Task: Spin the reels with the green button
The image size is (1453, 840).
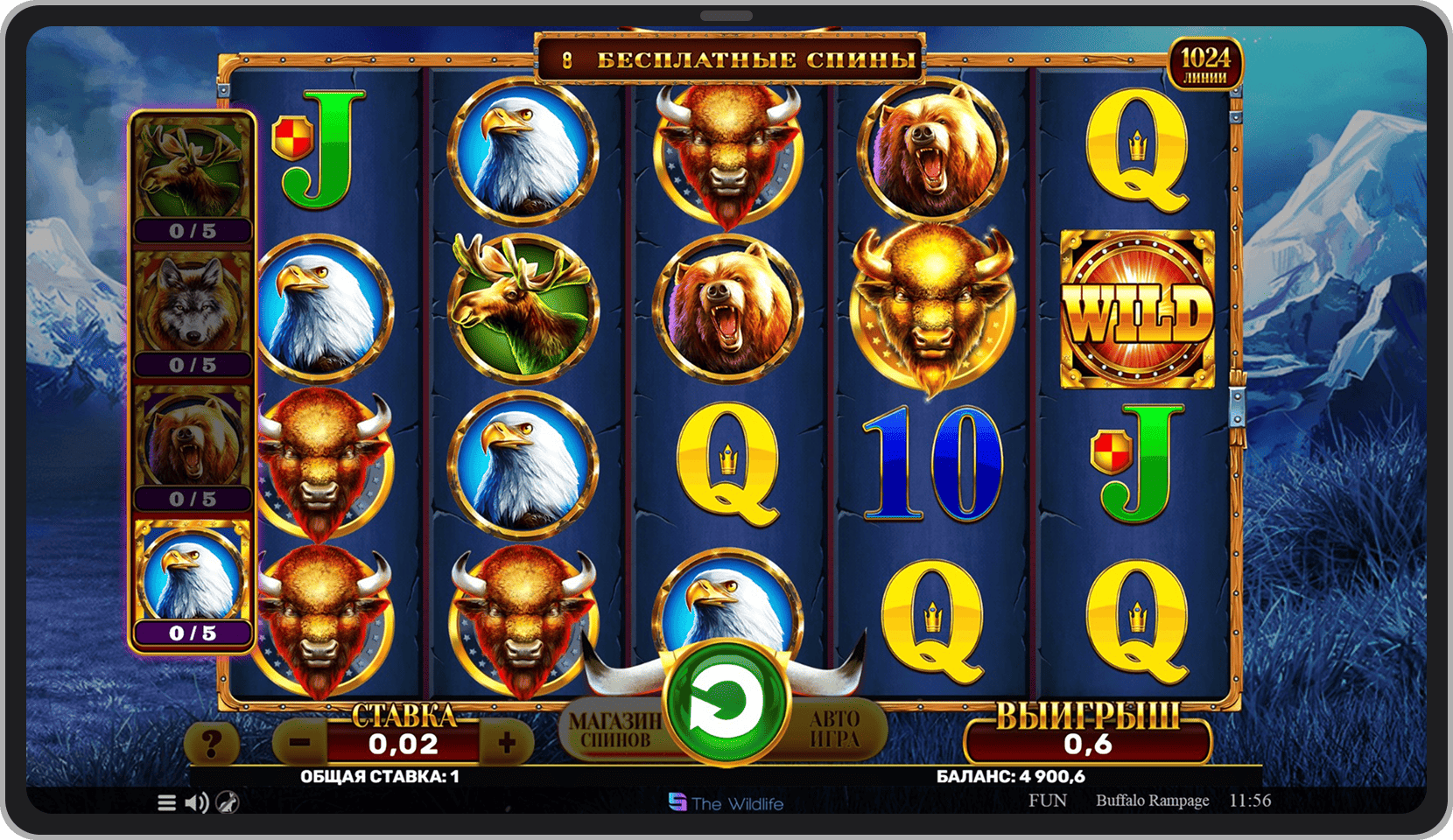Action: pyautogui.click(x=726, y=702)
